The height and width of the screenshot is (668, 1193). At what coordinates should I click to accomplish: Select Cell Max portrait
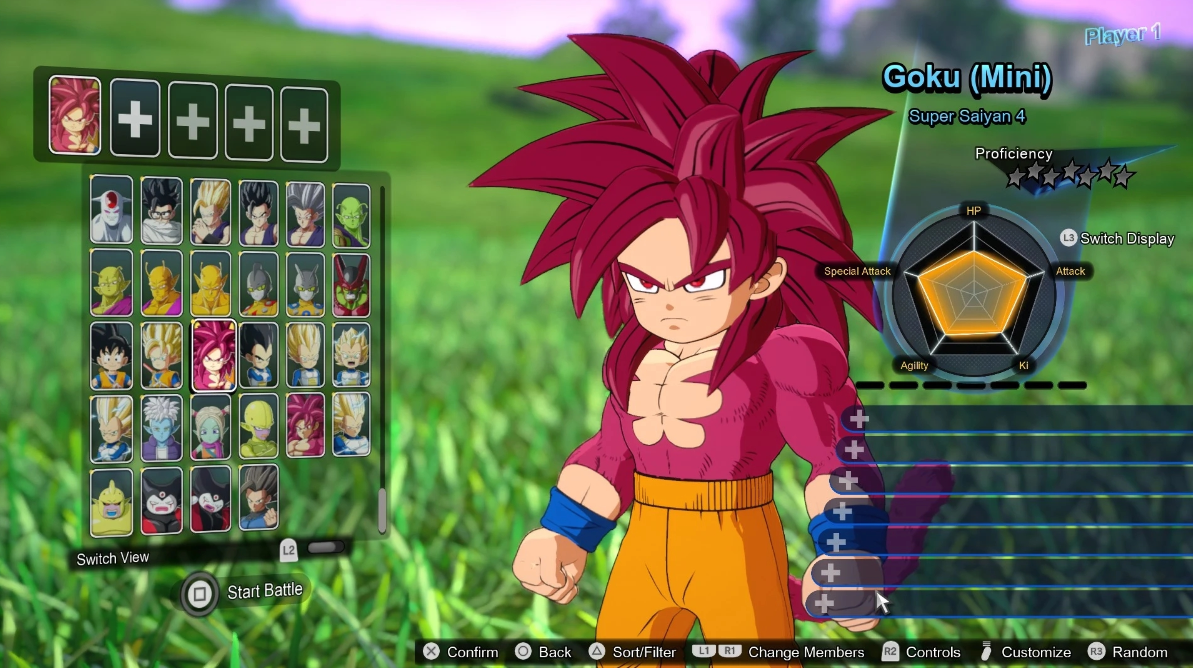(x=351, y=285)
